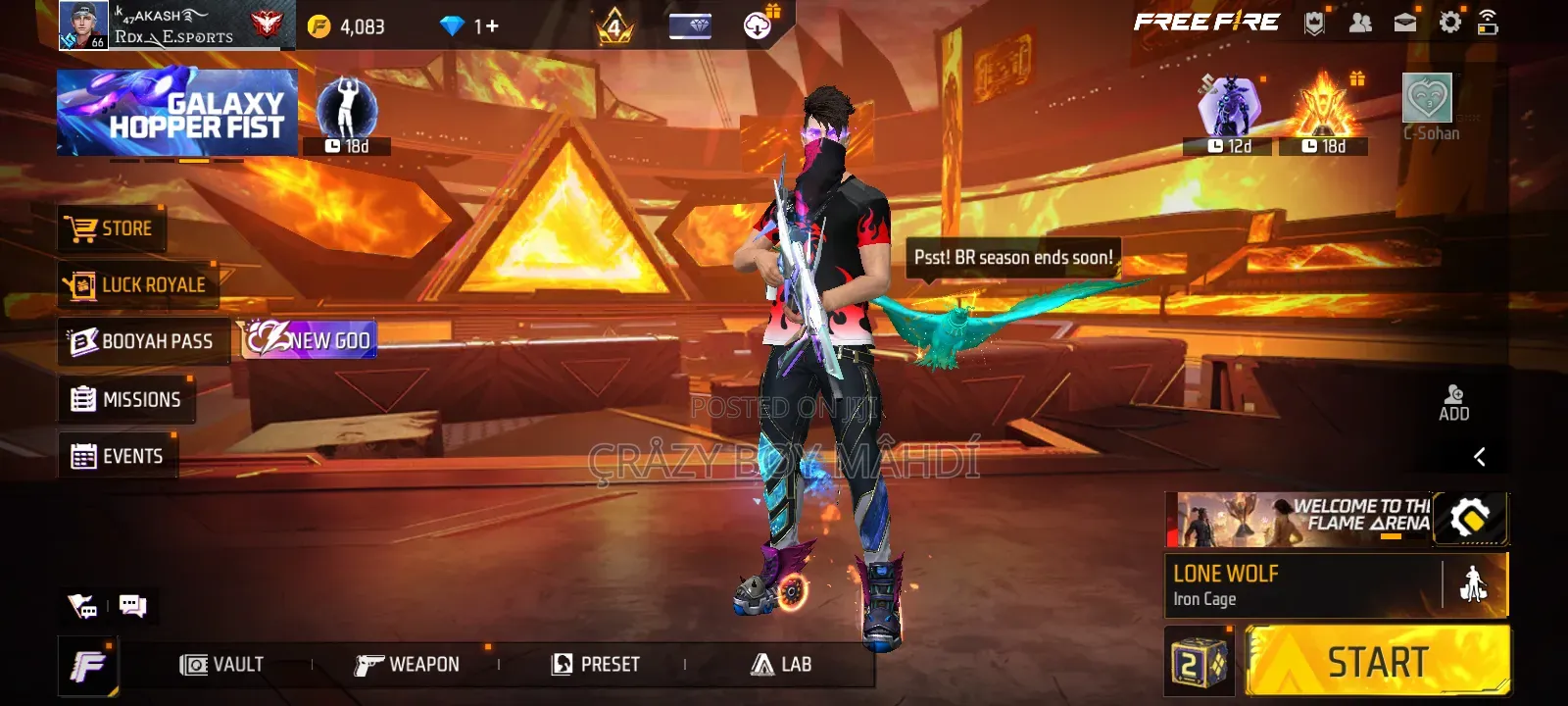Add a teammate with the Add button
Image resolution: width=1568 pixels, height=706 pixels.
(x=1453, y=402)
